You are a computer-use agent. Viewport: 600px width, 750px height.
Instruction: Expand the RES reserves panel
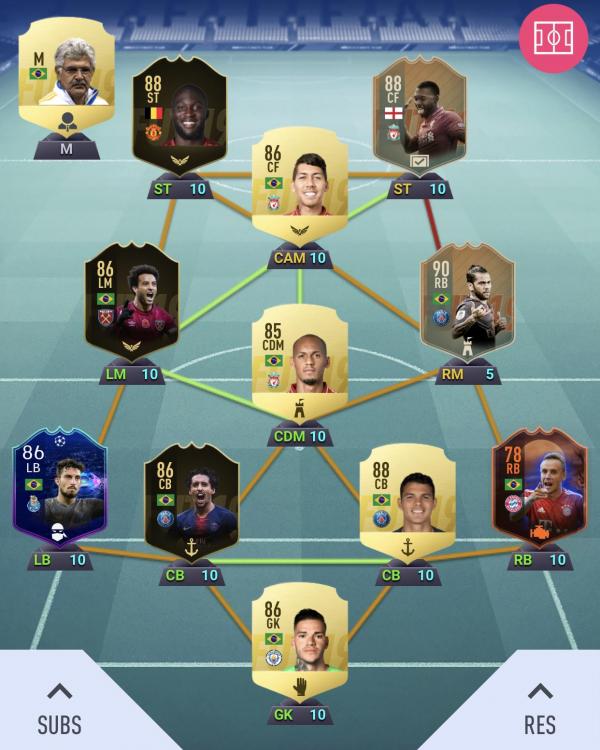[x=540, y=705]
